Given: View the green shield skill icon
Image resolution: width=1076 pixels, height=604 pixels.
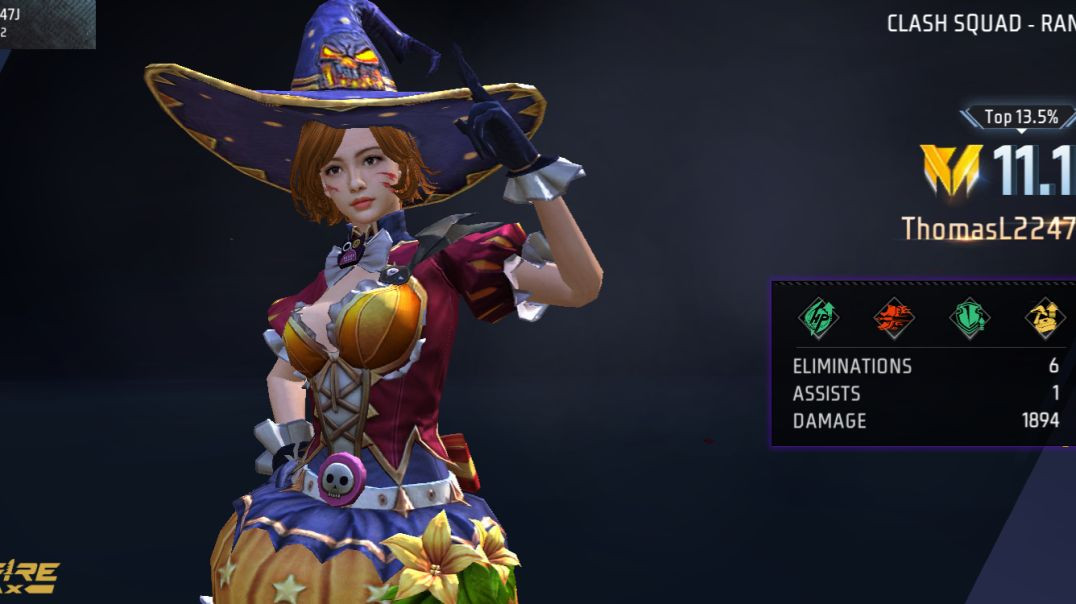Looking at the screenshot, I should tap(968, 318).
